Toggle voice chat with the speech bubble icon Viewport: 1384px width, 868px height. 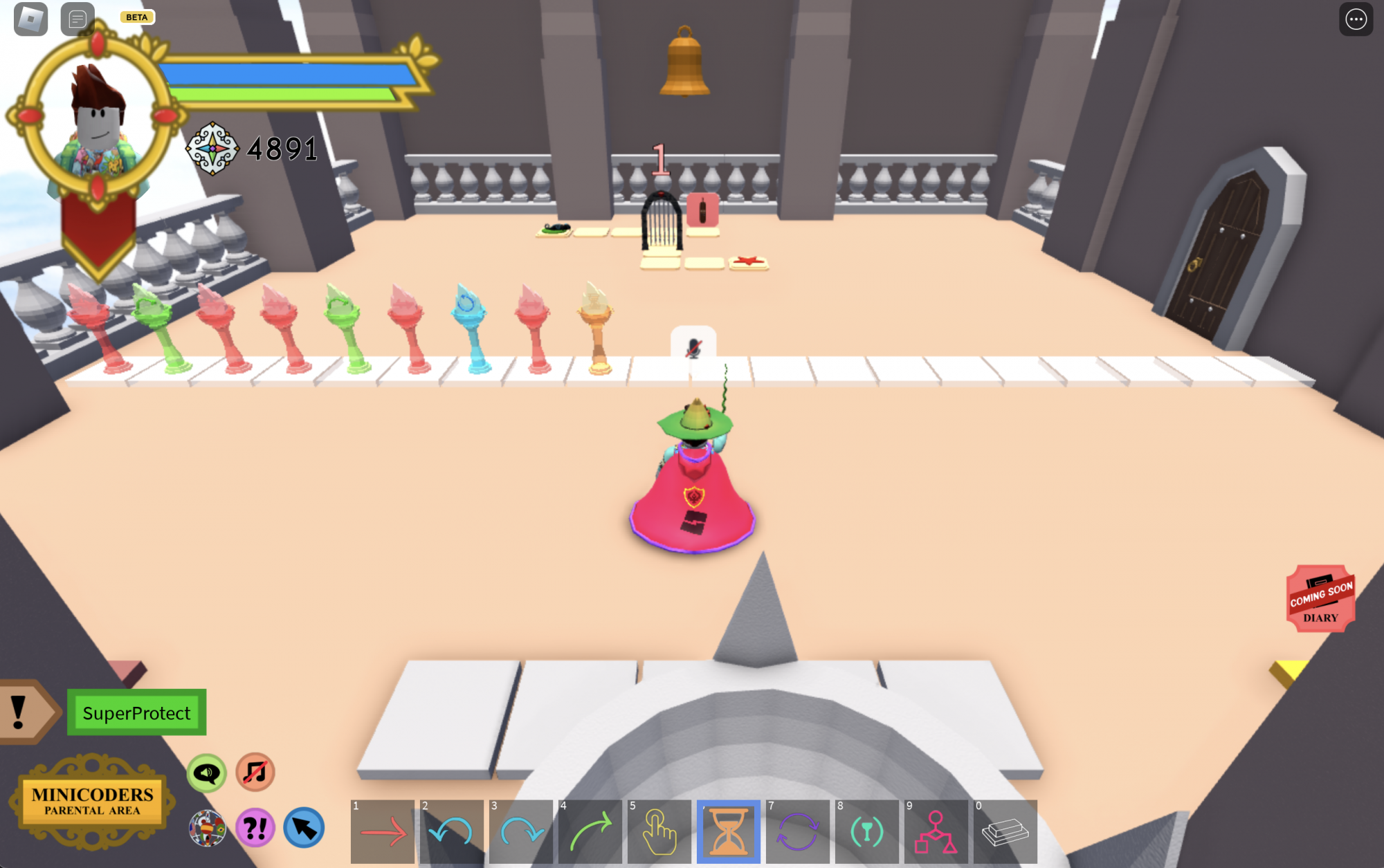point(207,774)
